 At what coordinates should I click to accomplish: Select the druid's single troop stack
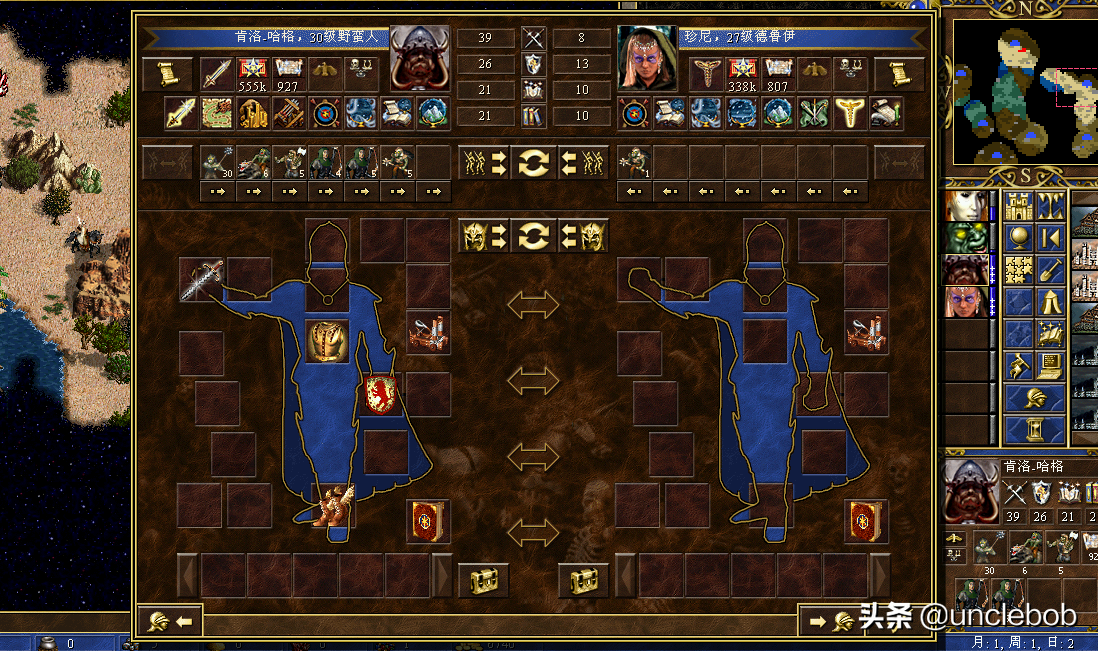[x=635, y=162]
